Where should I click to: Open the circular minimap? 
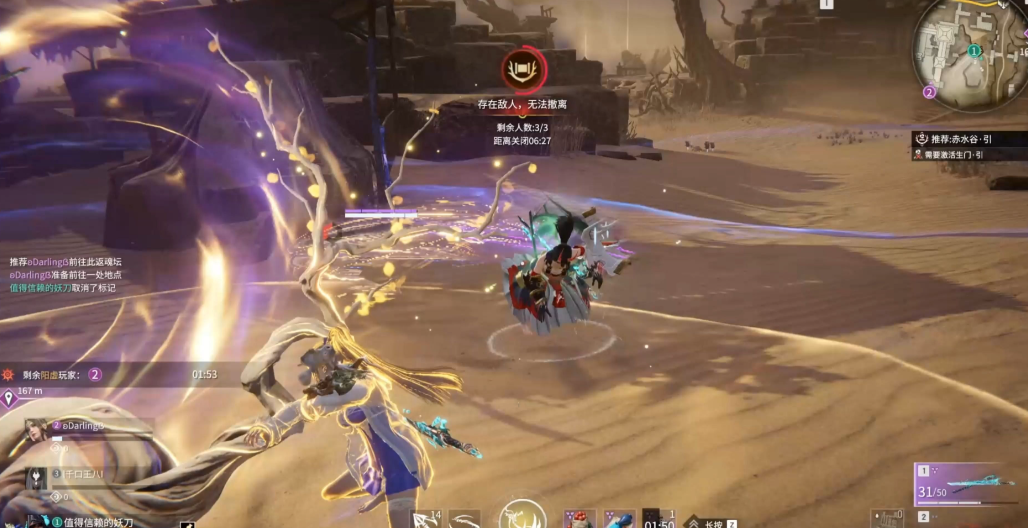(969, 51)
